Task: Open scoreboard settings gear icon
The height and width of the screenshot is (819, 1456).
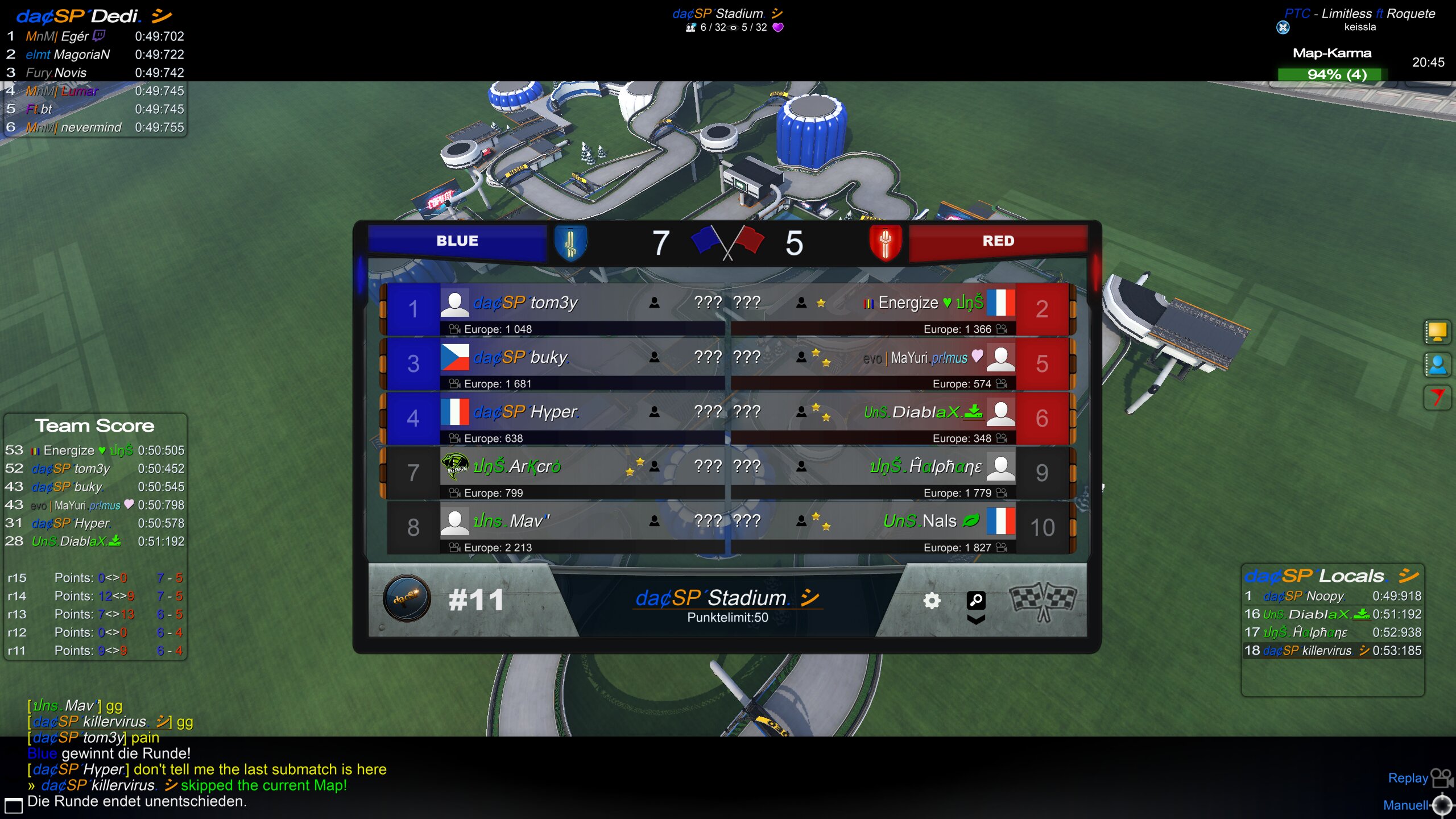Action: [932, 601]
